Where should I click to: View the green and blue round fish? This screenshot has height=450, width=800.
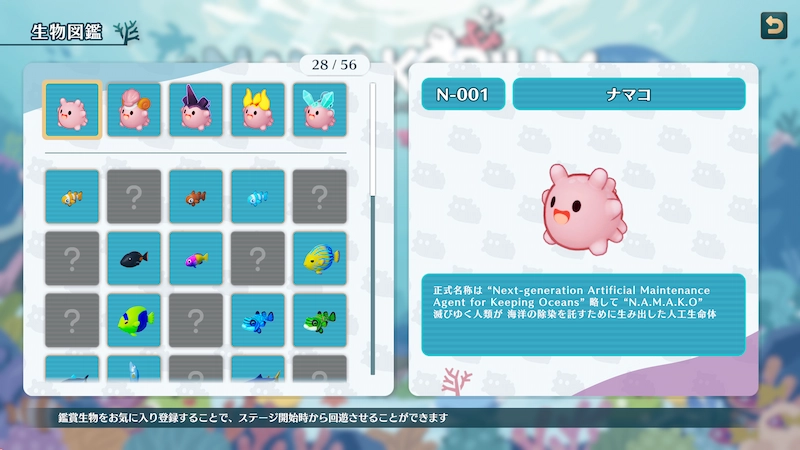[x=134, y=320]
